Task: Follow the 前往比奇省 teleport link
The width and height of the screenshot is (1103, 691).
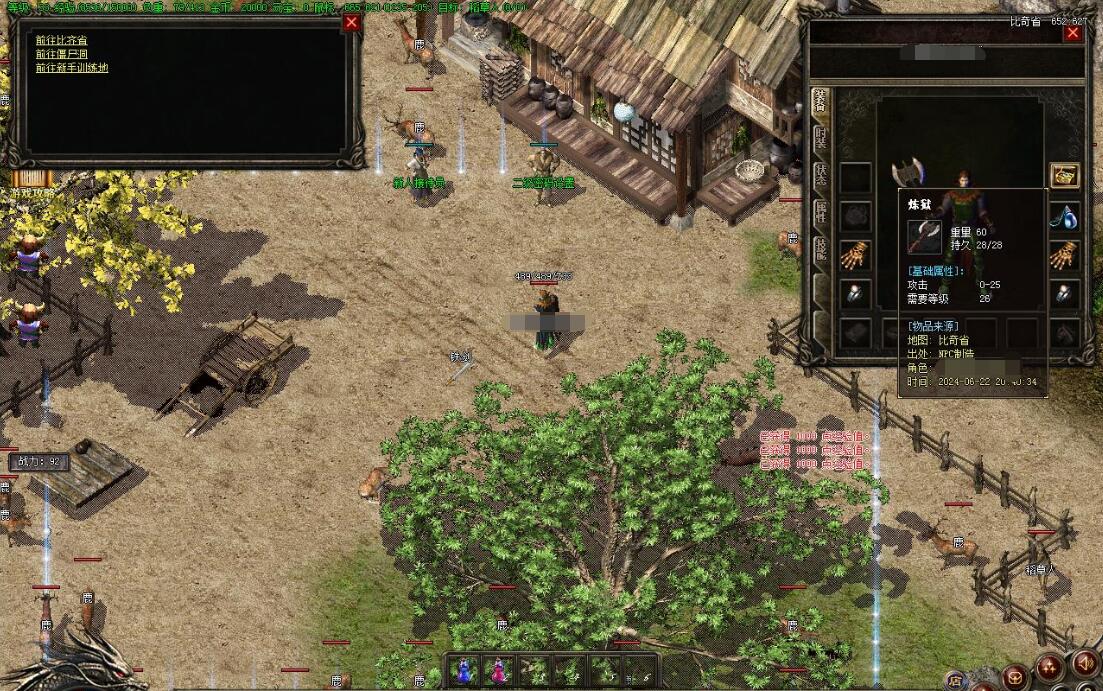Action: click(61, 40)
